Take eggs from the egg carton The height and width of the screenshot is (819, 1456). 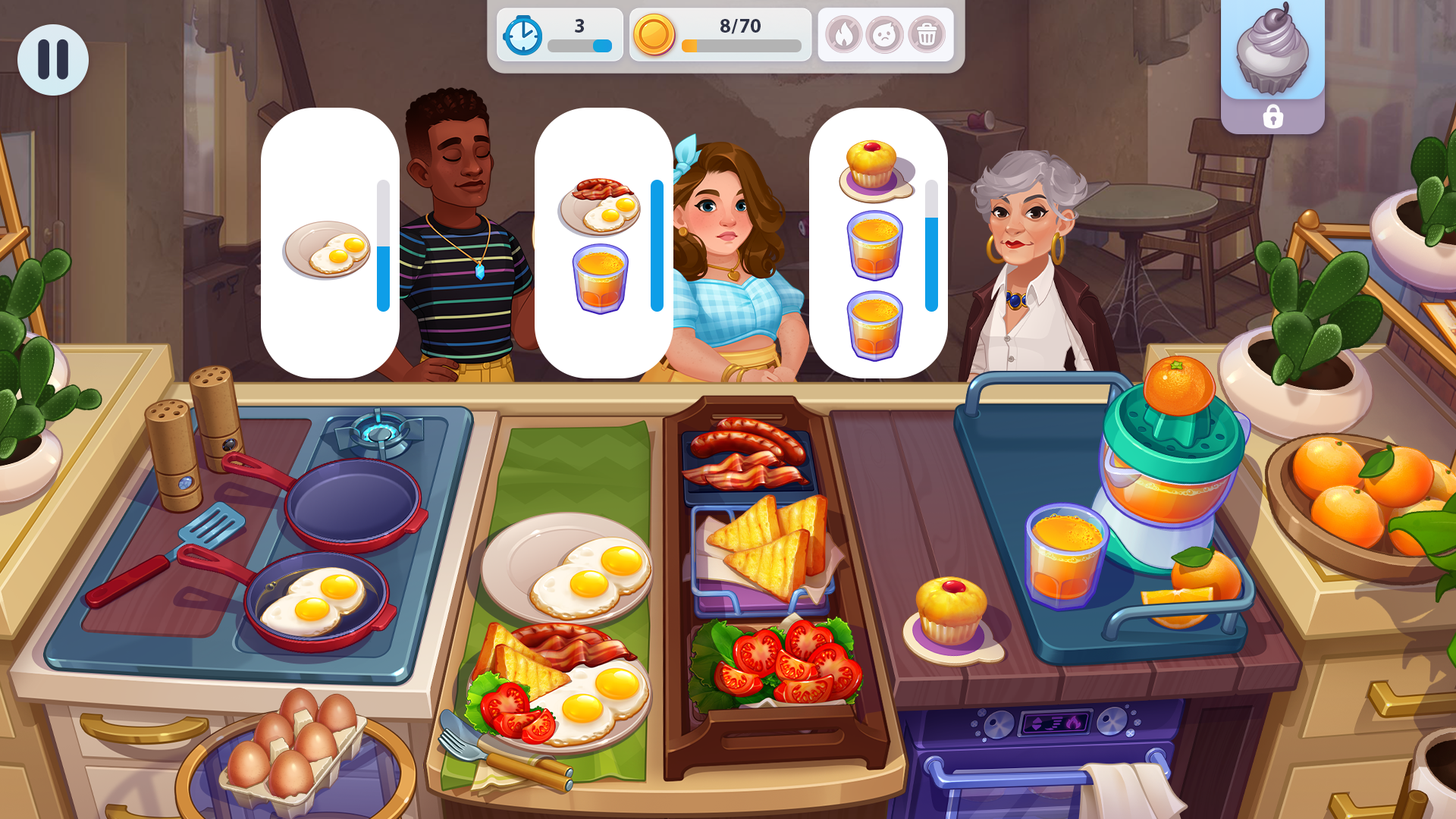[296, 747]
